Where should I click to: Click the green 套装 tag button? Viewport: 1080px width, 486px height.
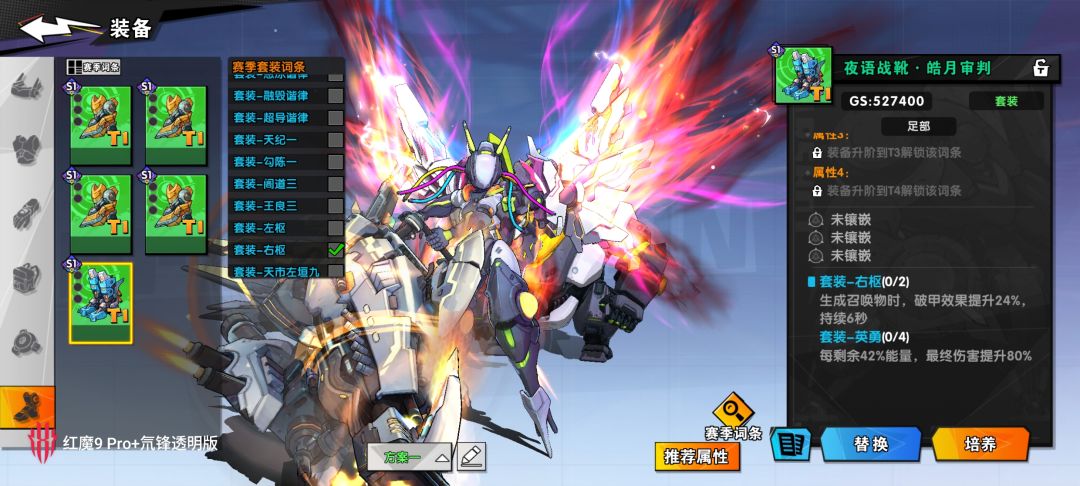point(1005,101)
